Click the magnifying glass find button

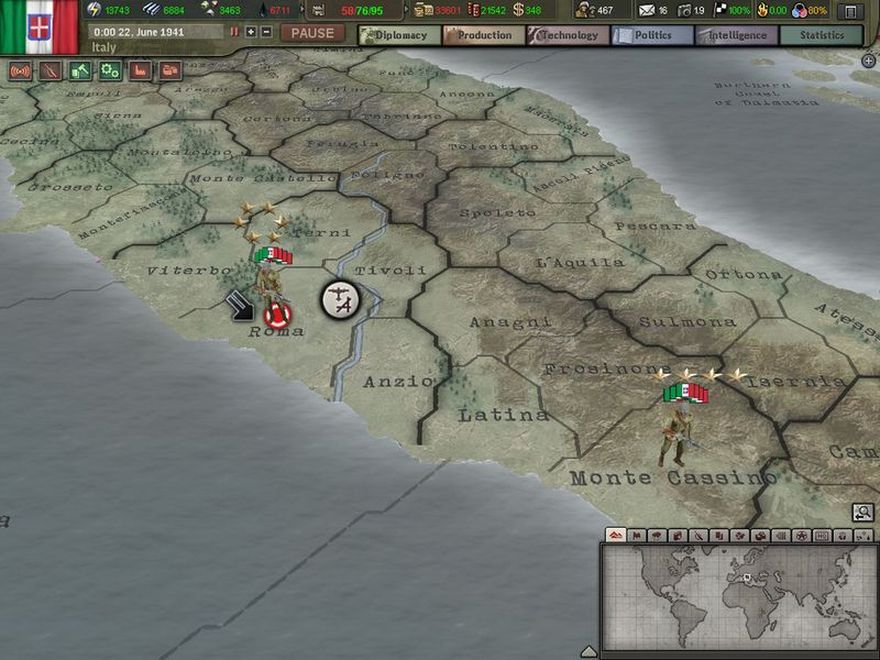[862, 513]
